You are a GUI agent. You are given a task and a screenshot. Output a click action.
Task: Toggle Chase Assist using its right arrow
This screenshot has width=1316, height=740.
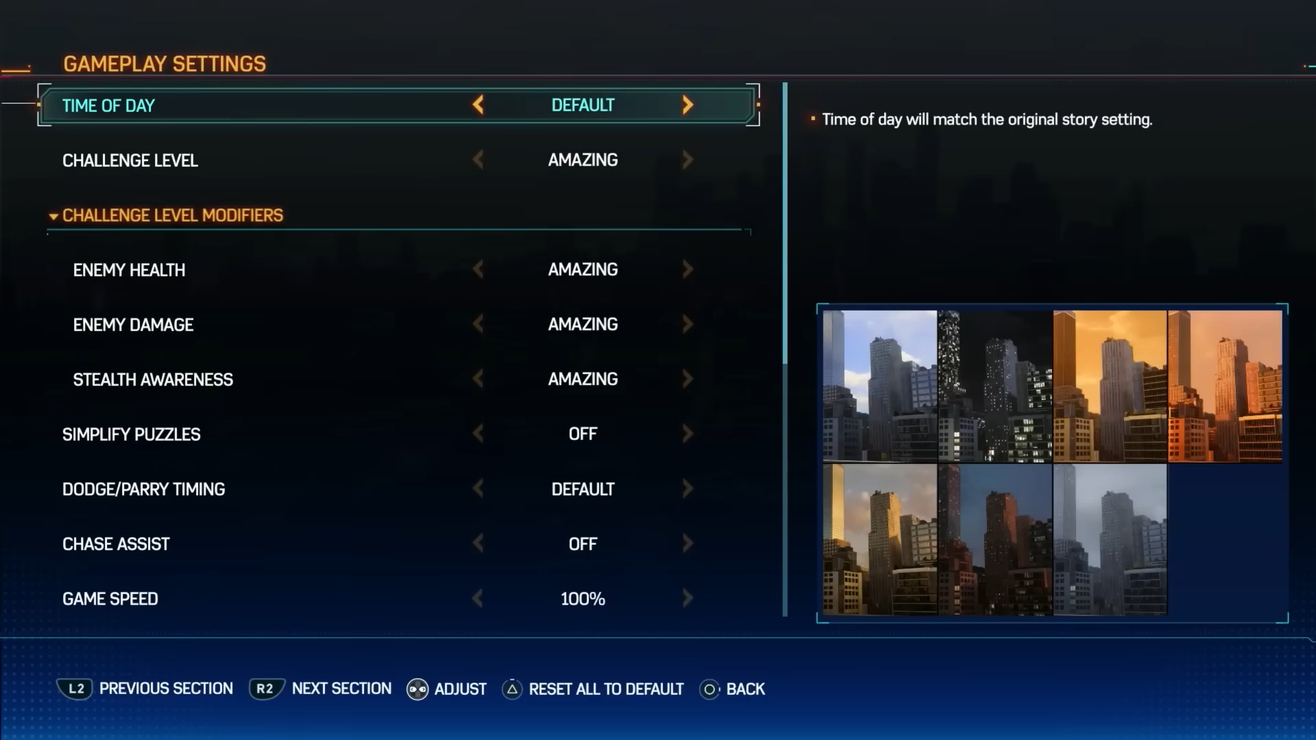687,544
